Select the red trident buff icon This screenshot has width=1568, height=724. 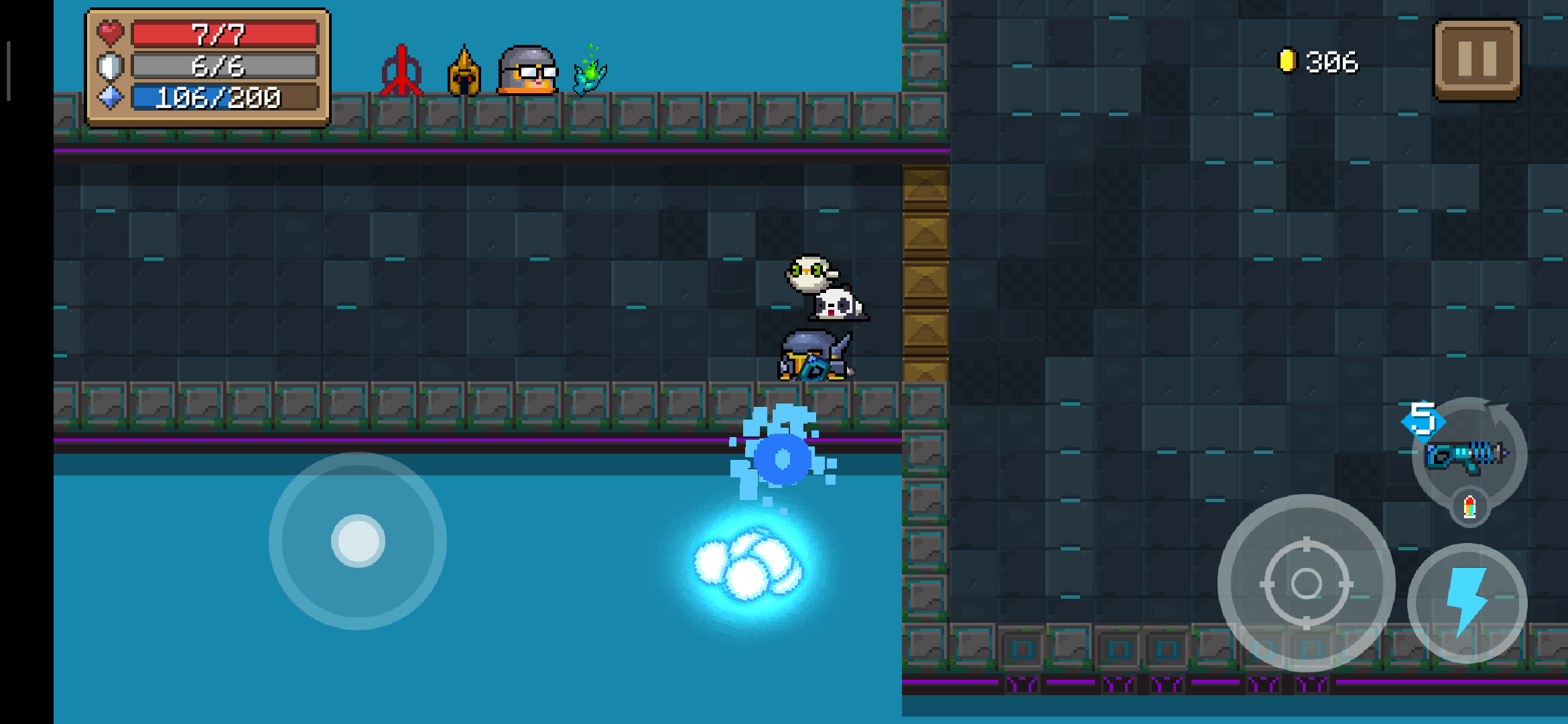click(x=401, y=71)
